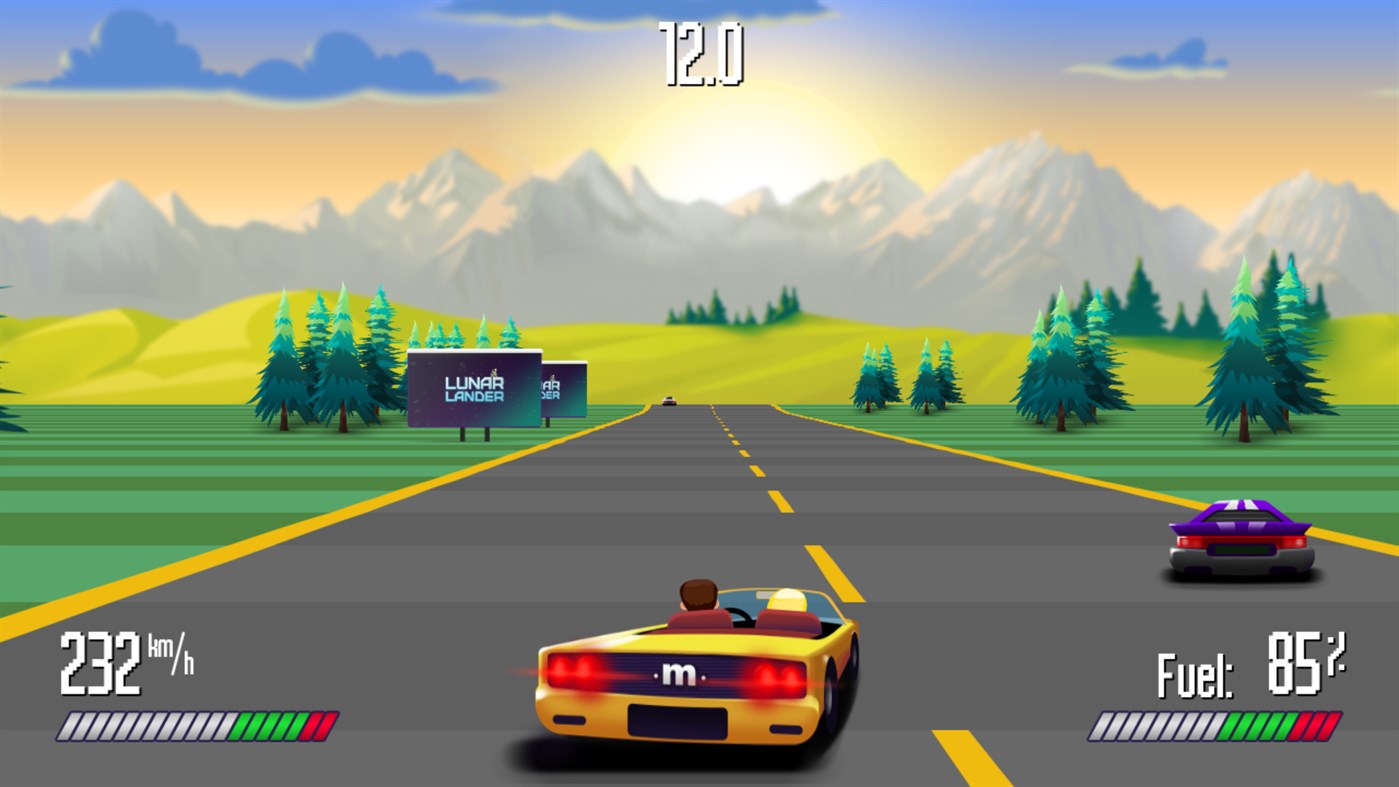Click the distant car on the horizon
Image resolution: width=1399 pixels, height=787 pixels.
click(x=668, y=398)
